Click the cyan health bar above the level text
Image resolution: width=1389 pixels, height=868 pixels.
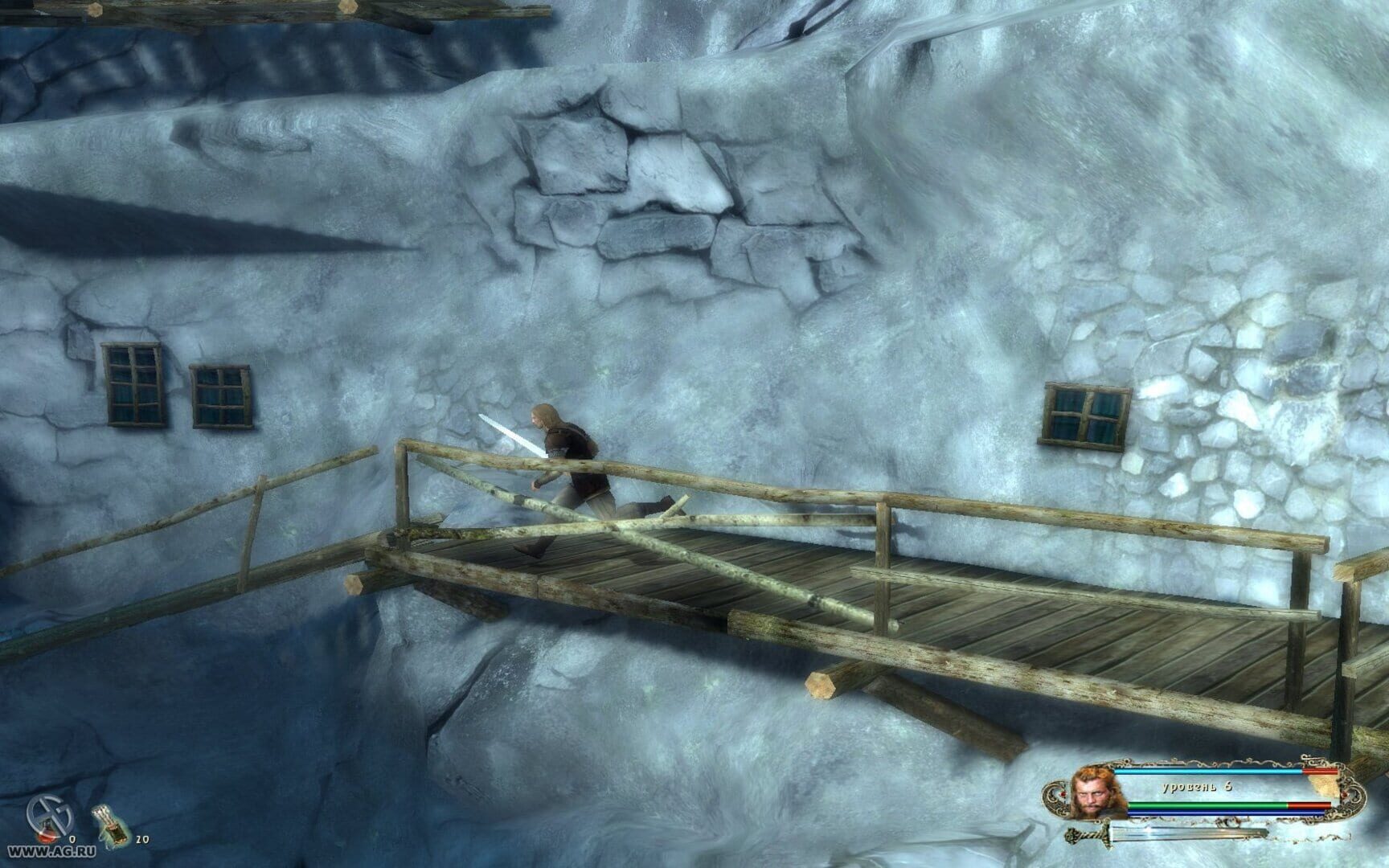click(1210, 772)
